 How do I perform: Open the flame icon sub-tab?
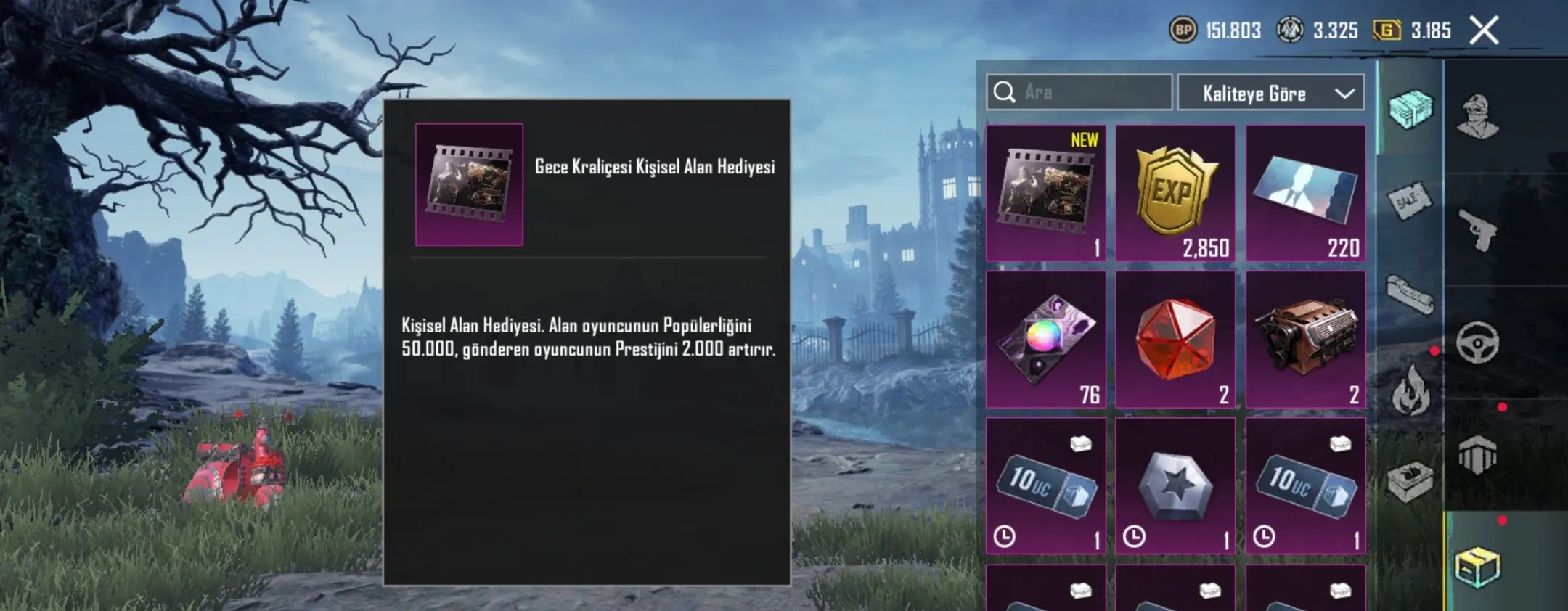1410,390
